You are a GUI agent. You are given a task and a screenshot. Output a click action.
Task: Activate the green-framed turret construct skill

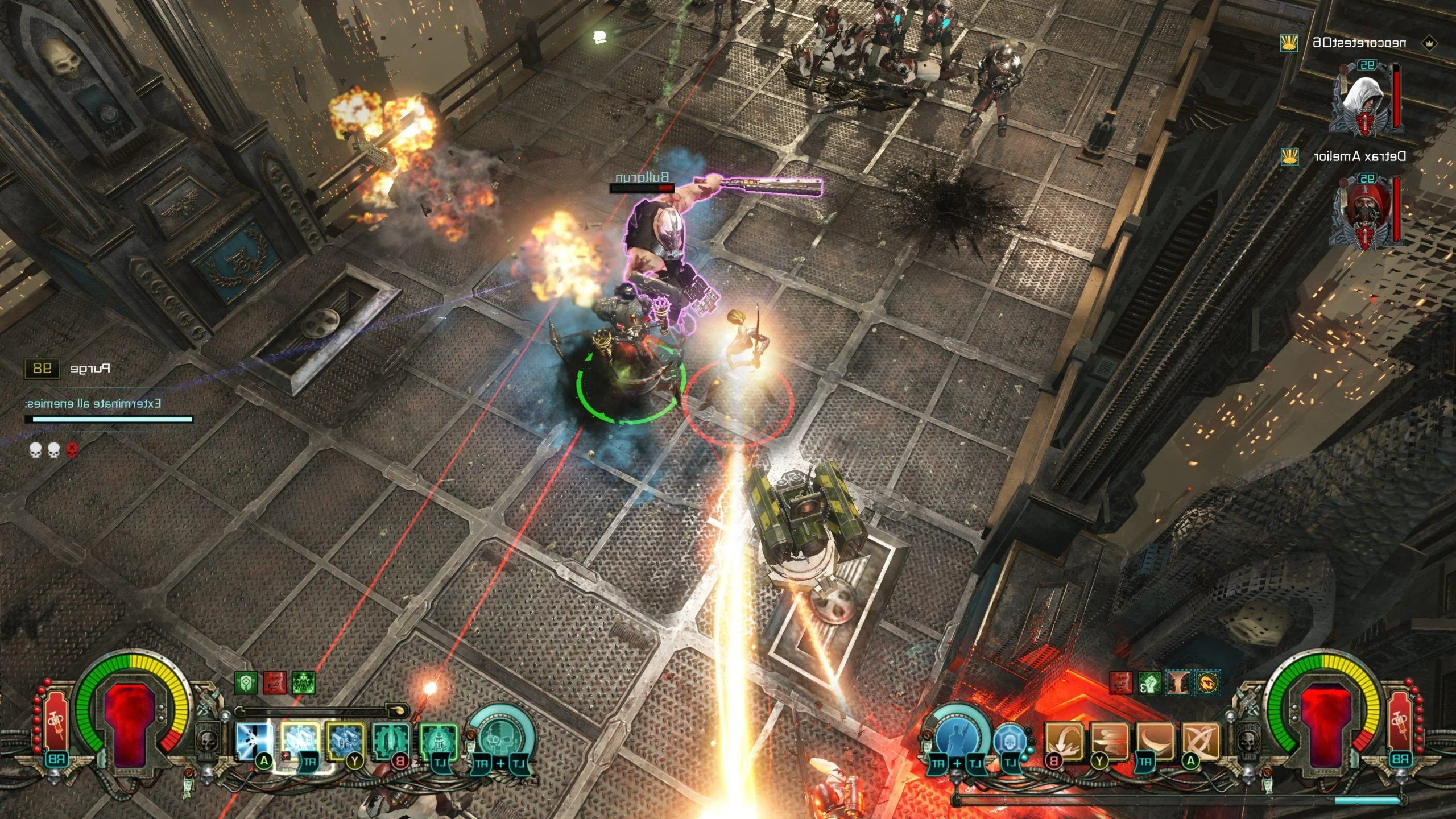pyautogui.click(x=439, y=741)
